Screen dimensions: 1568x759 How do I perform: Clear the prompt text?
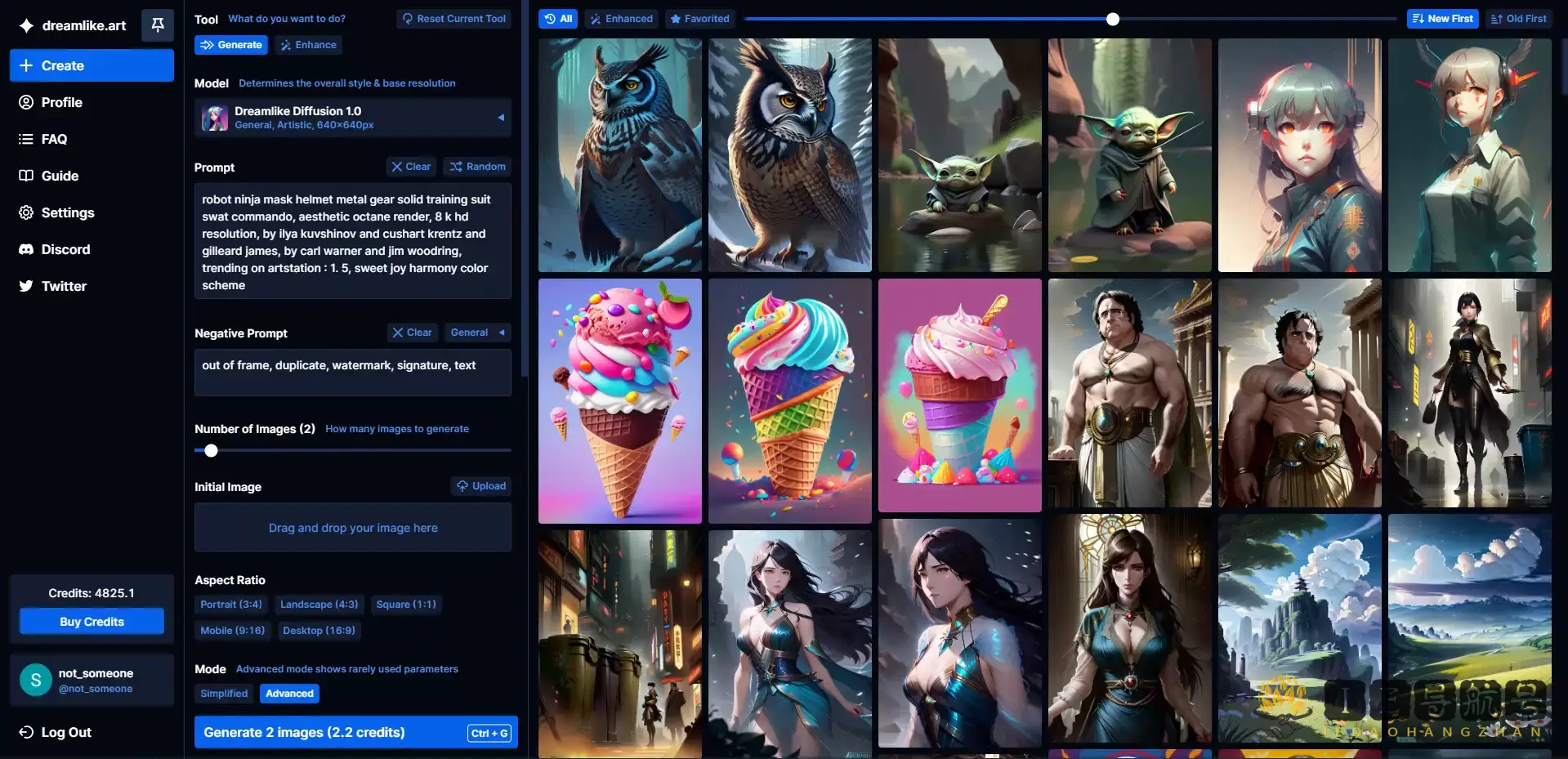pos(411,167)
